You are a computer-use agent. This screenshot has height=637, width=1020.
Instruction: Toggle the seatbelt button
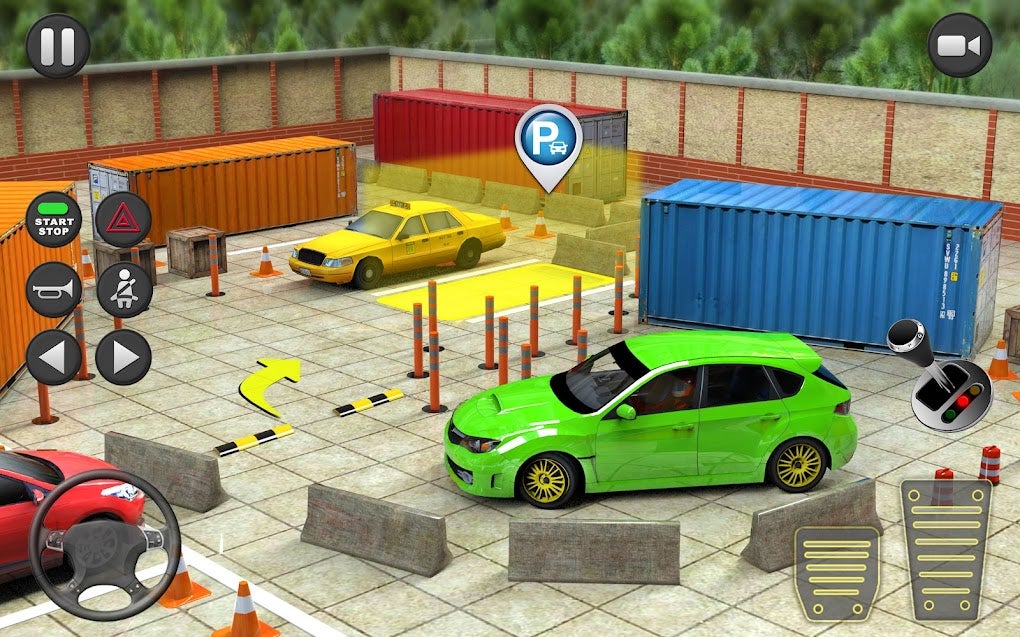click(123, 289)
